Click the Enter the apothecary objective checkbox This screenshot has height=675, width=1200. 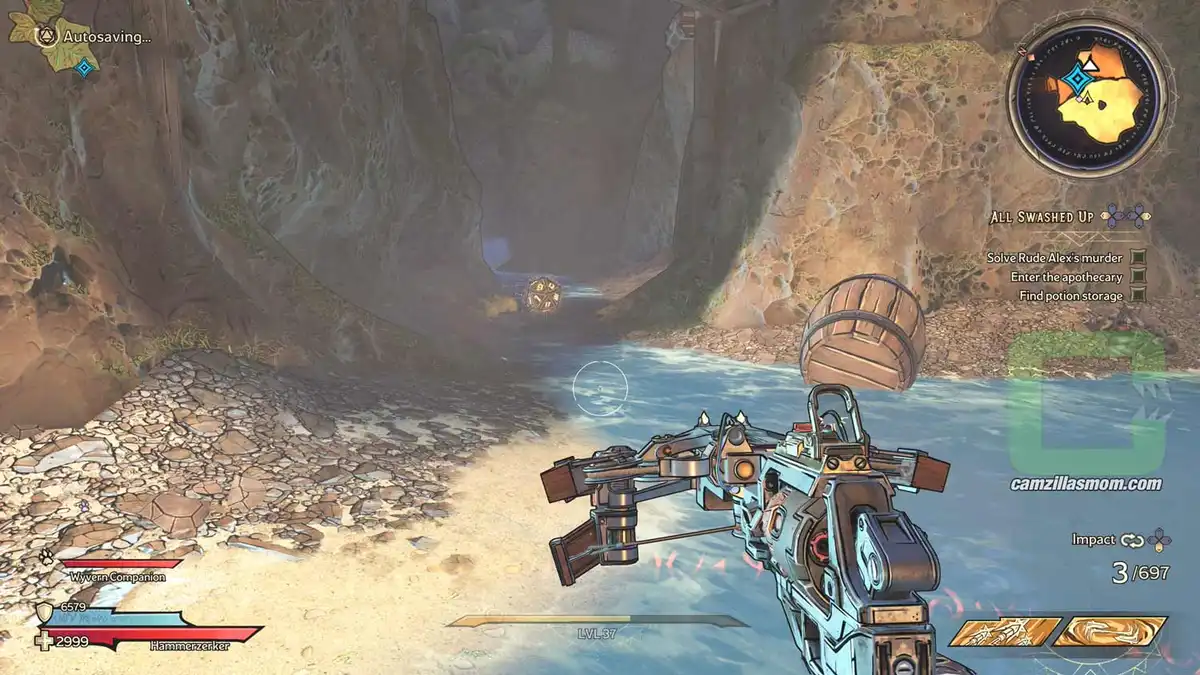(x=1138, y=277)
